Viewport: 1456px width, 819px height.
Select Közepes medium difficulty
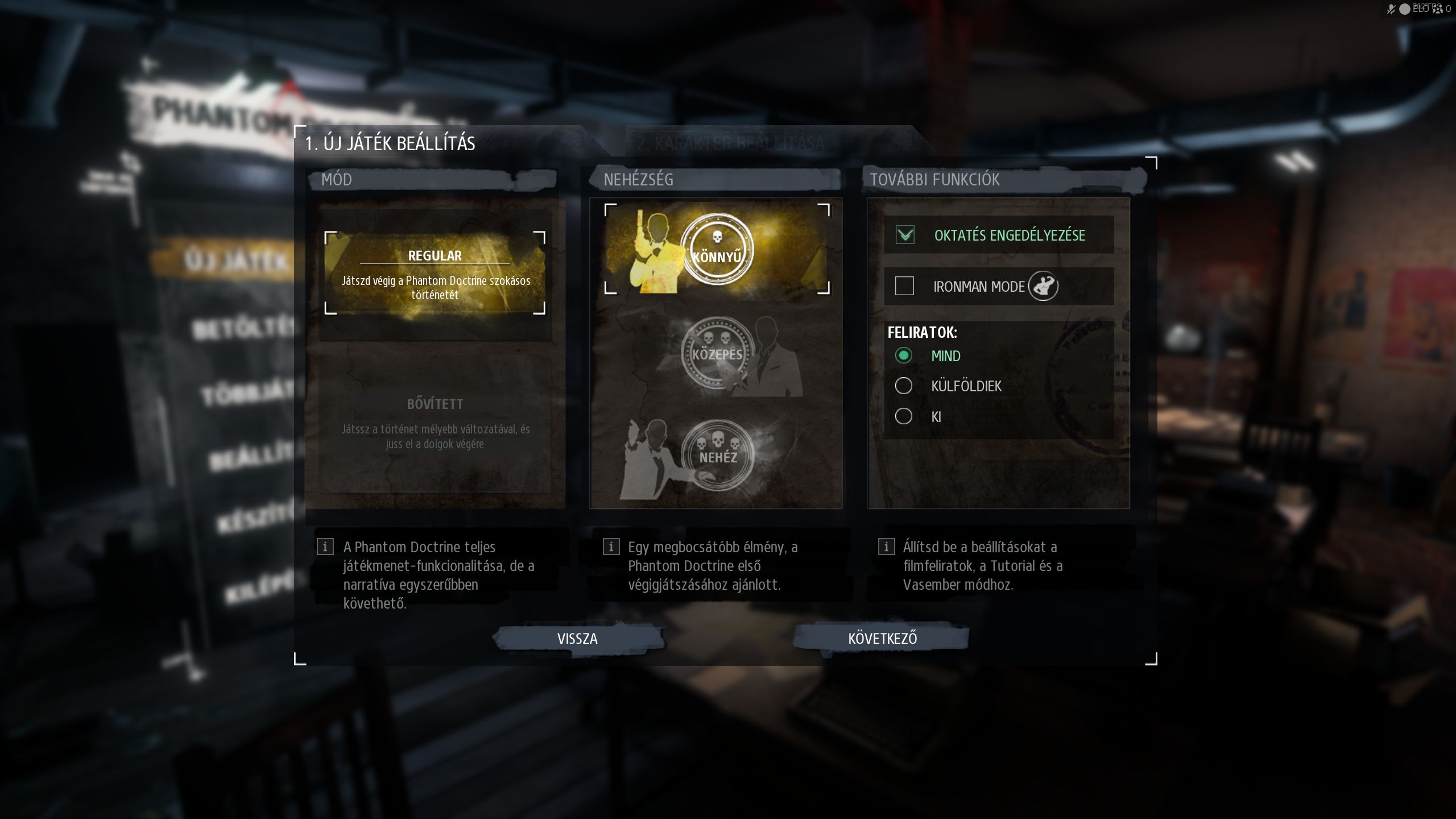pyautogui.click(x=717, y=354)
